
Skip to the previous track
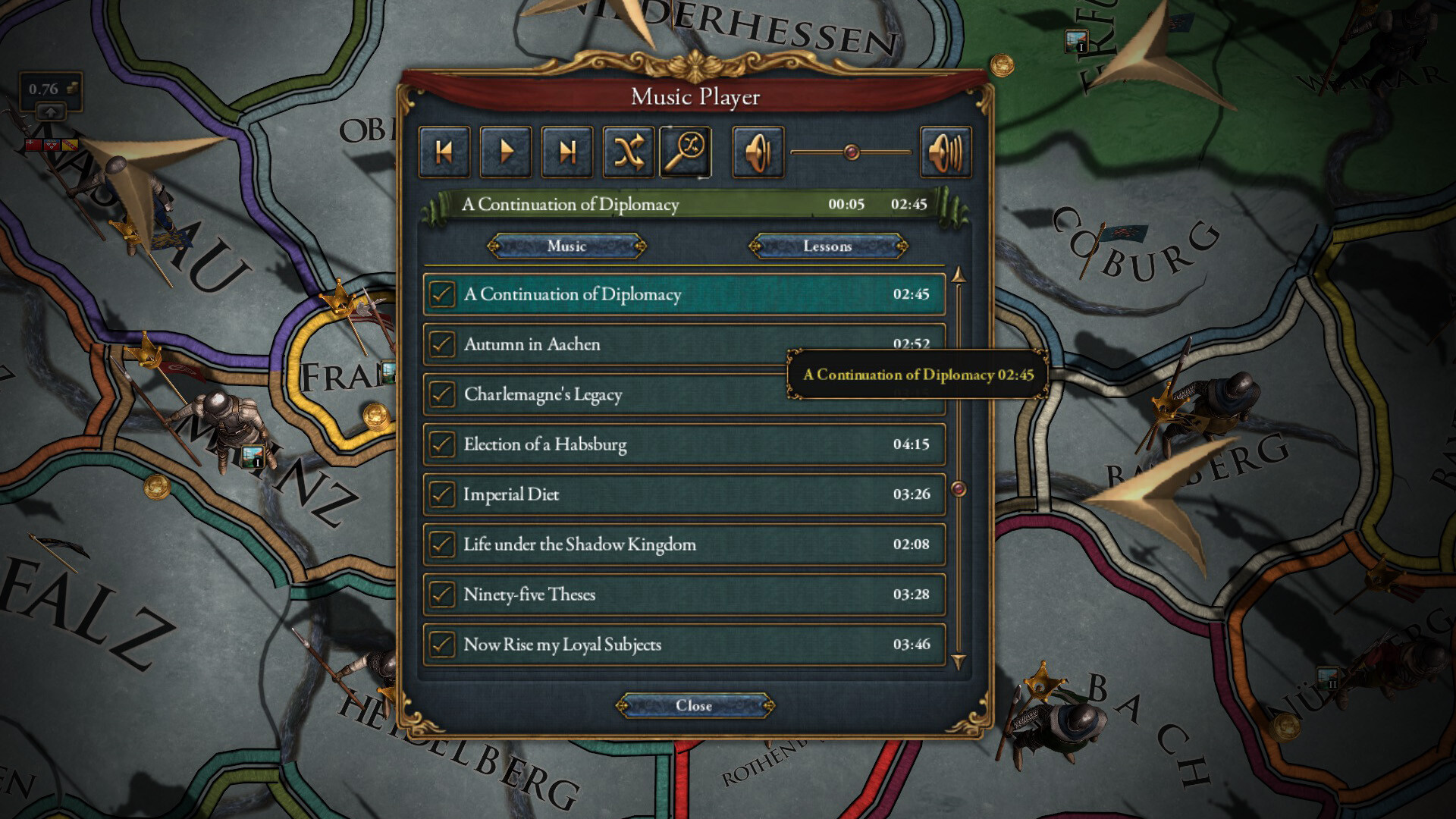(x=444, y=151)
